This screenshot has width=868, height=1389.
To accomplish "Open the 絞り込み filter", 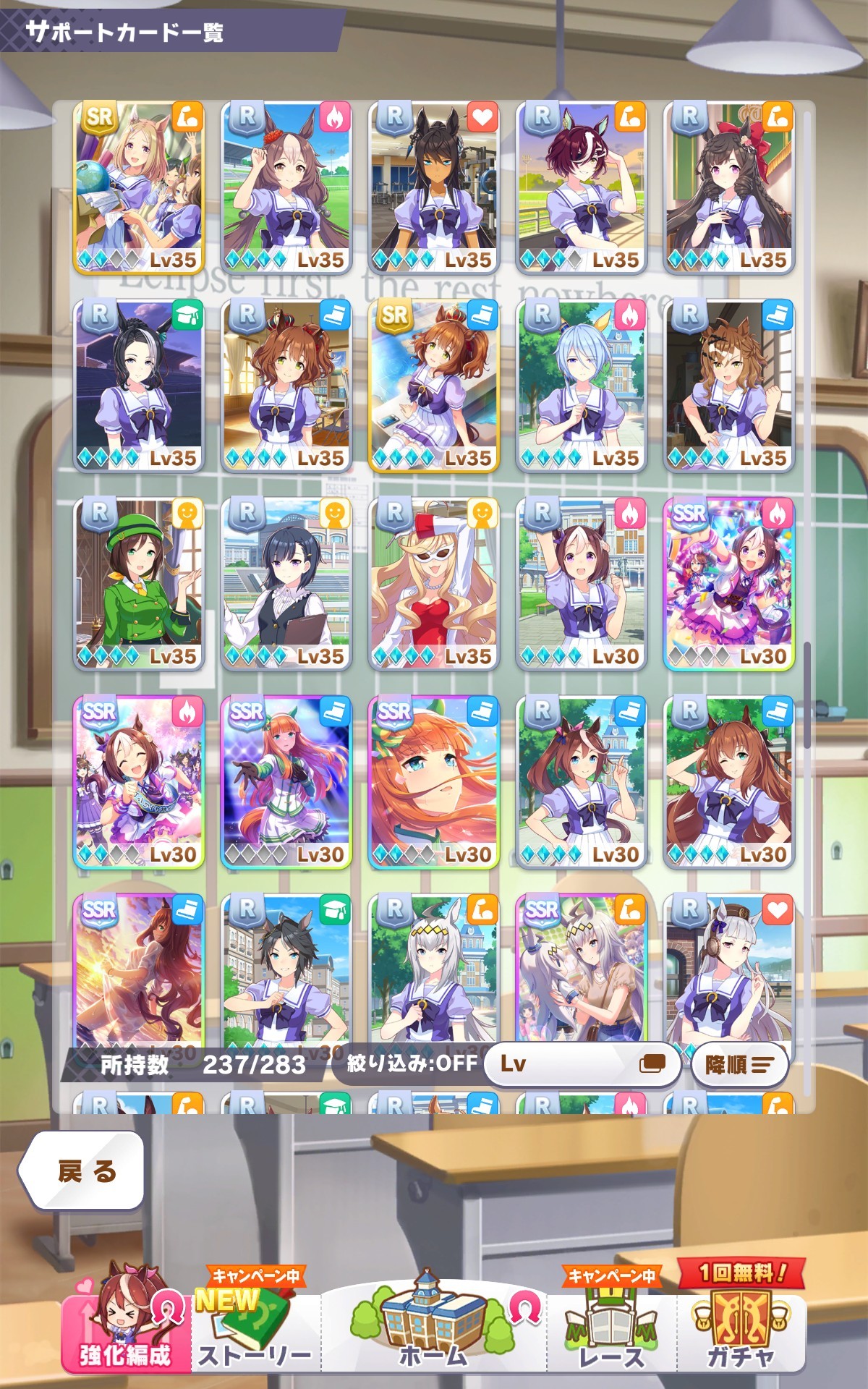I will [x=411, y=1063].
